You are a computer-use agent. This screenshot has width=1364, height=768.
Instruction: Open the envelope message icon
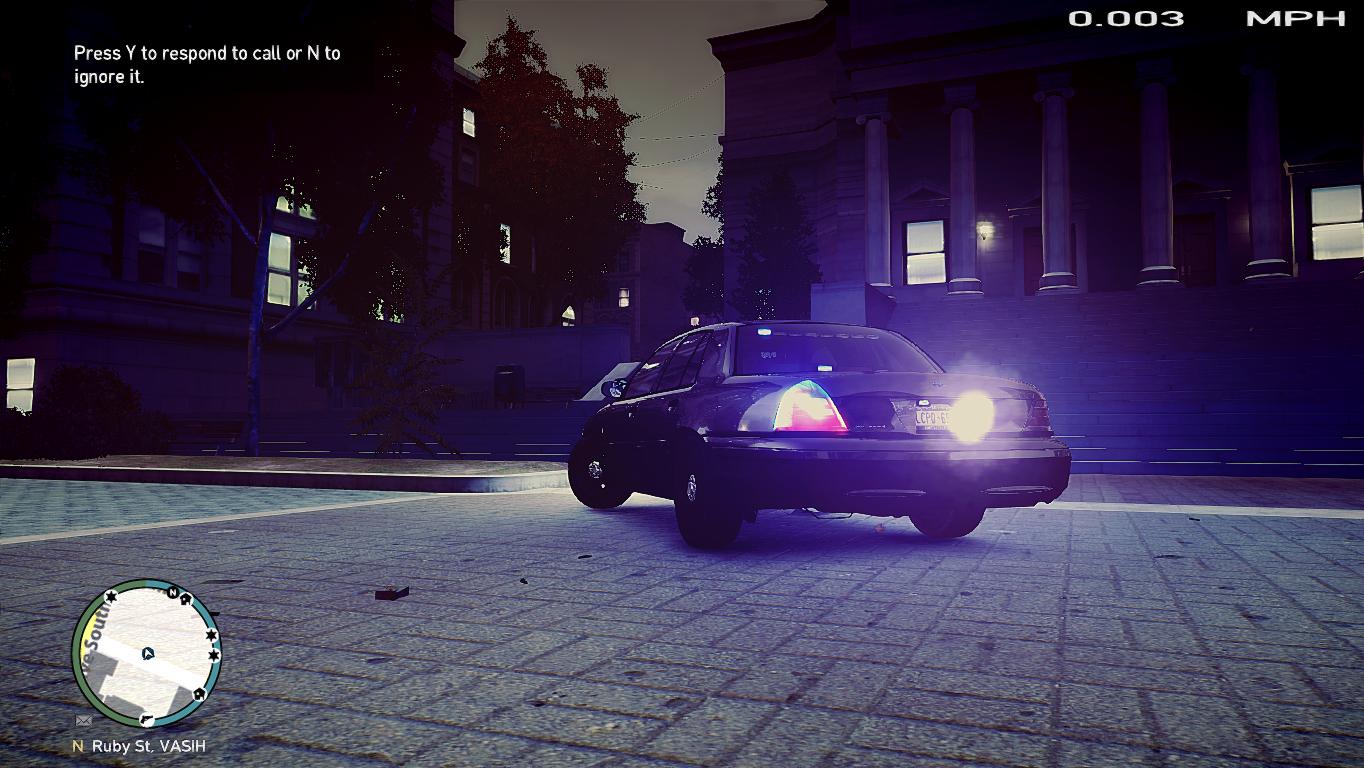(x=84, y=720)
